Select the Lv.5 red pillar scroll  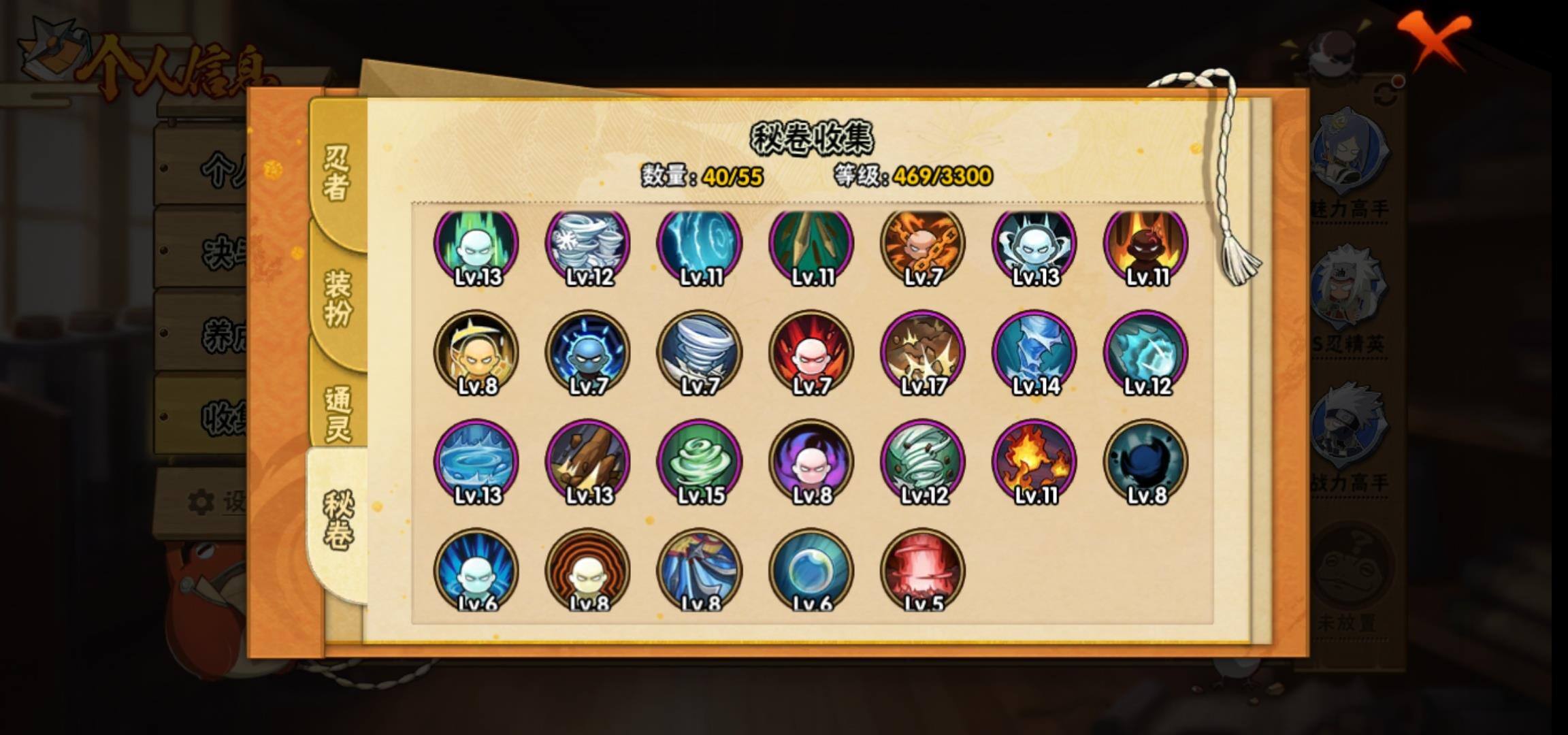pyautogui.click(x=923, y=570)
